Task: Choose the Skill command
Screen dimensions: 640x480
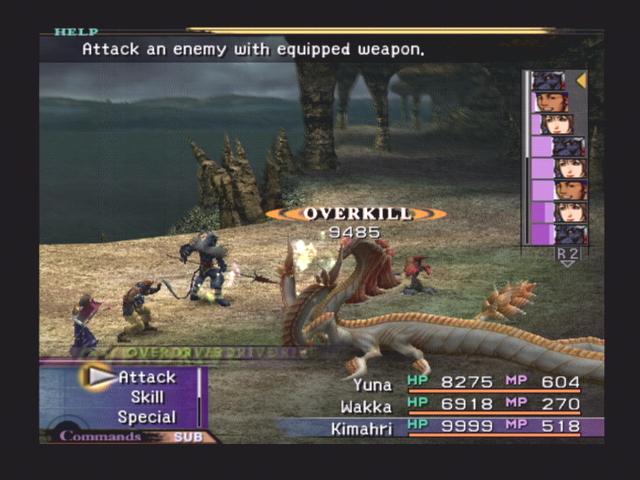Action: [x=146, y=397]
